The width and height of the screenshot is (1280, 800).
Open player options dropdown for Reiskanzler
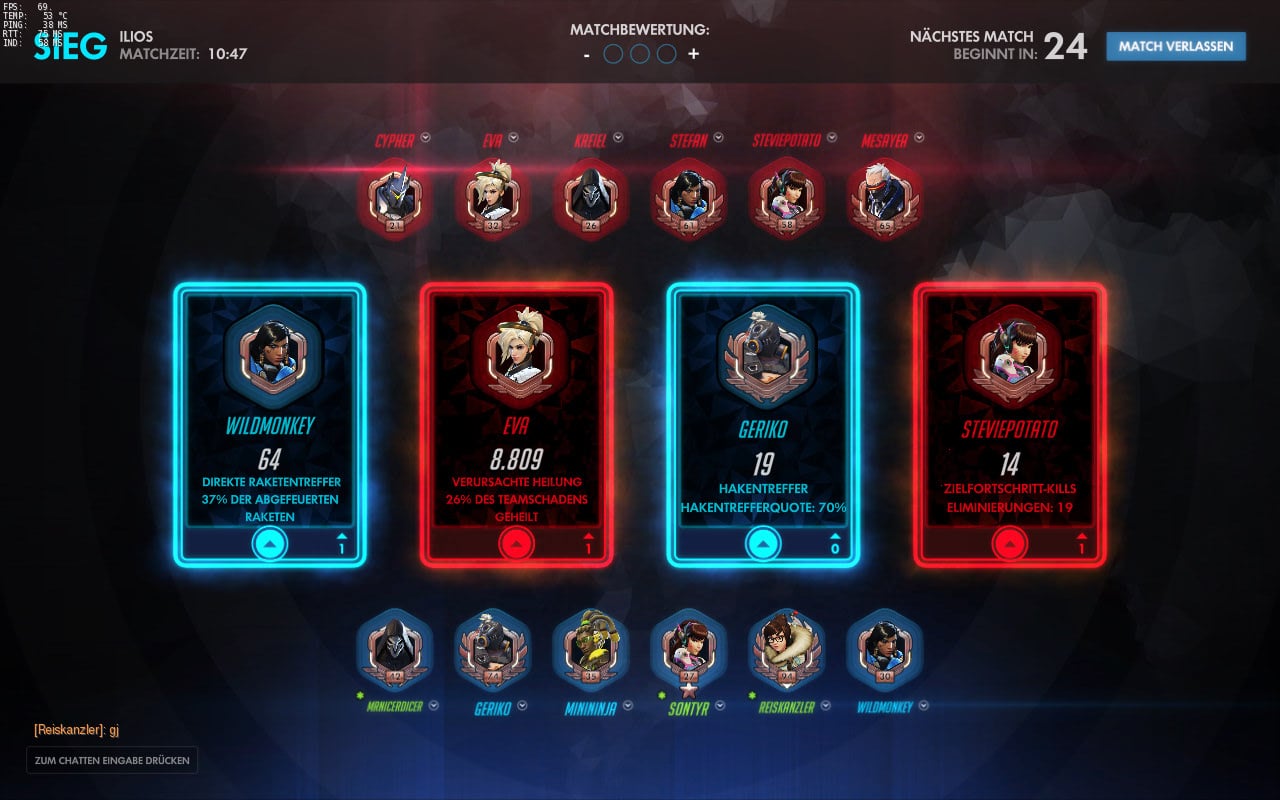pyautogui.click(x=825, y=705)
